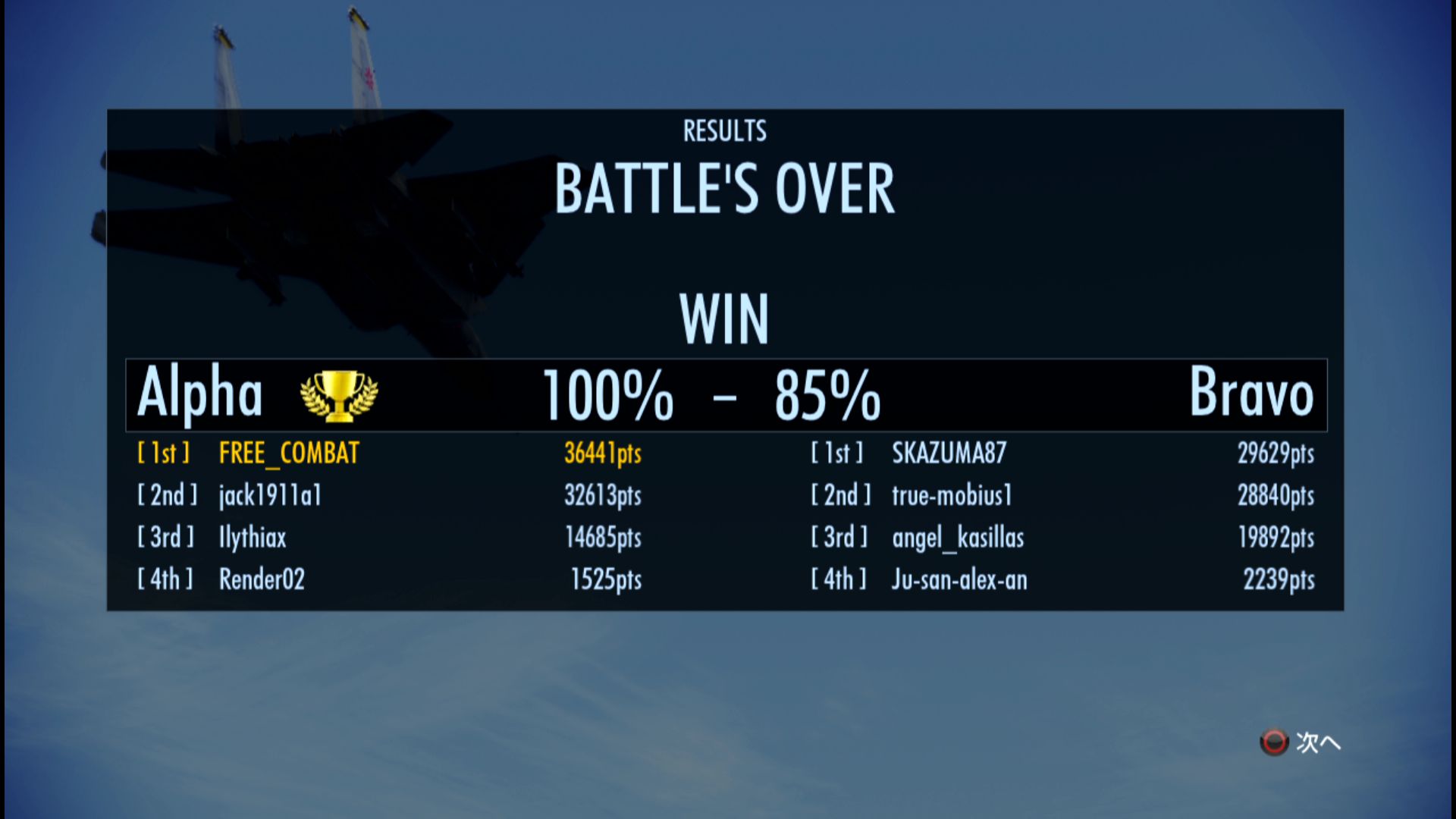Choose the jack1911a1 player row
Screen dimensions: 1456x819
coord(270,496)
